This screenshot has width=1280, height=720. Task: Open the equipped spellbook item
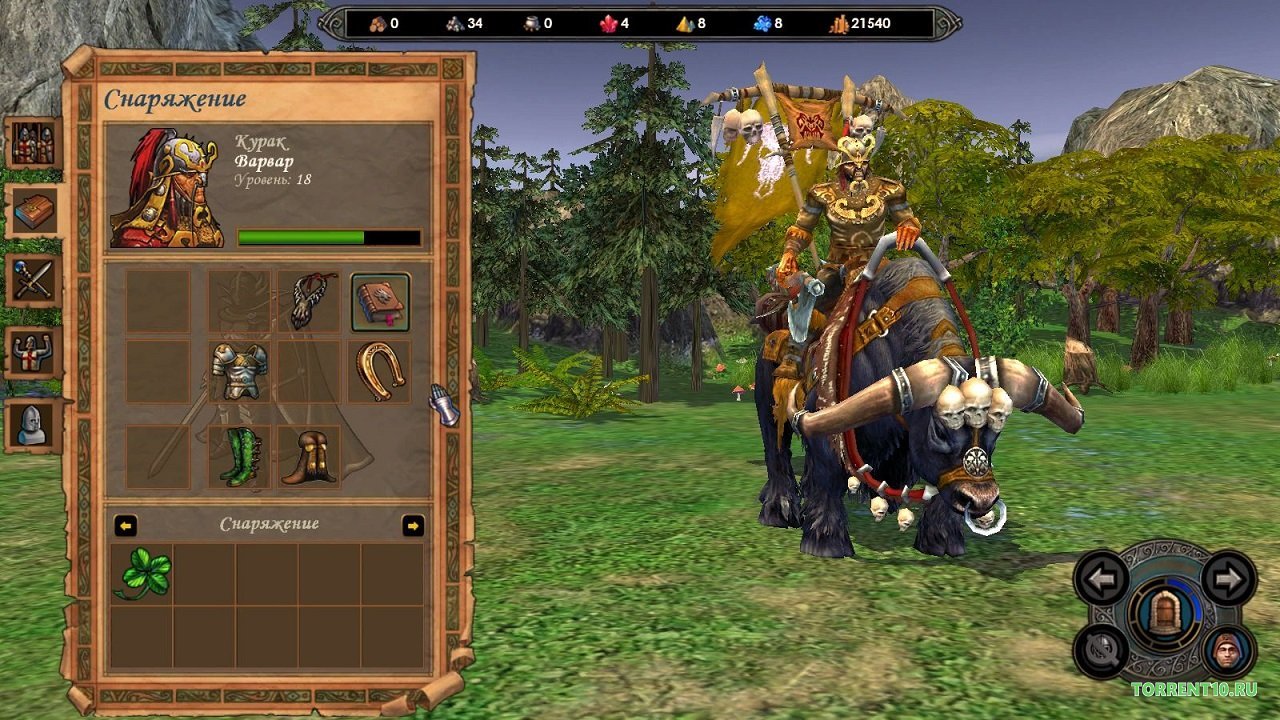tap(380, 302)
